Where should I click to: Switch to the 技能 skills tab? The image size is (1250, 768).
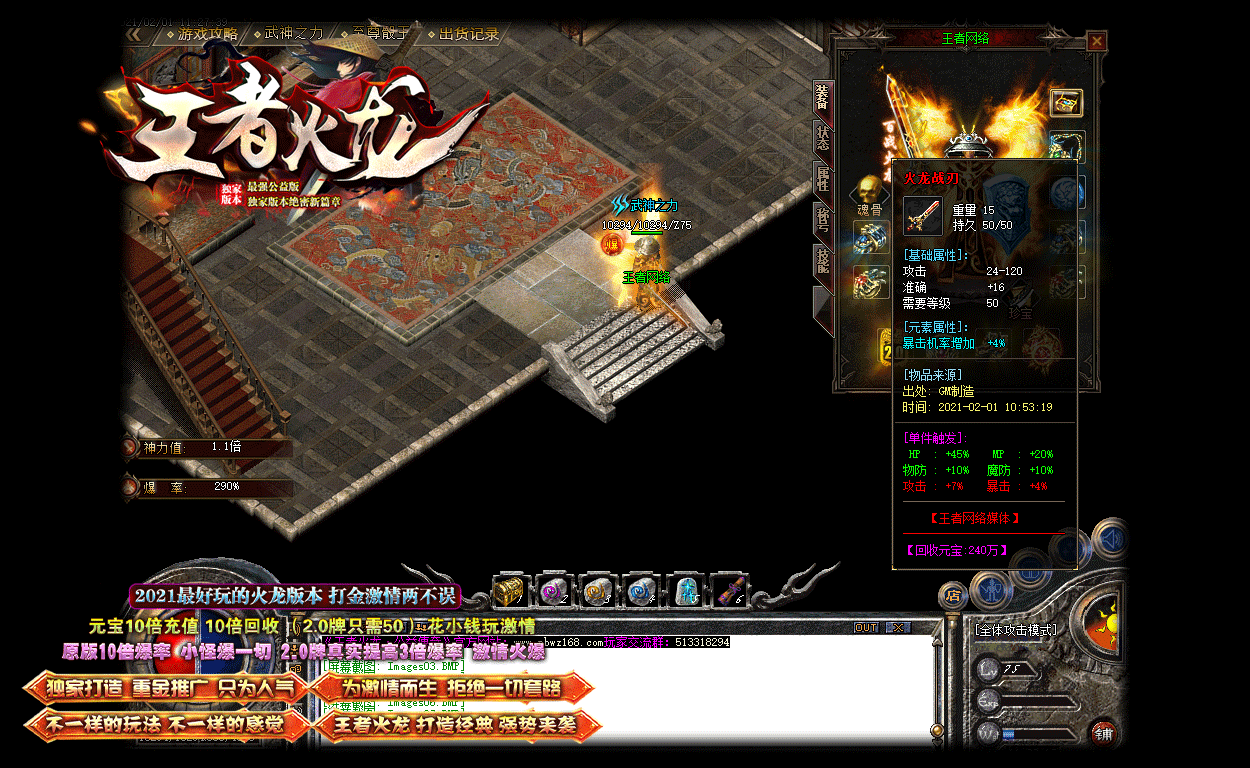822,262
